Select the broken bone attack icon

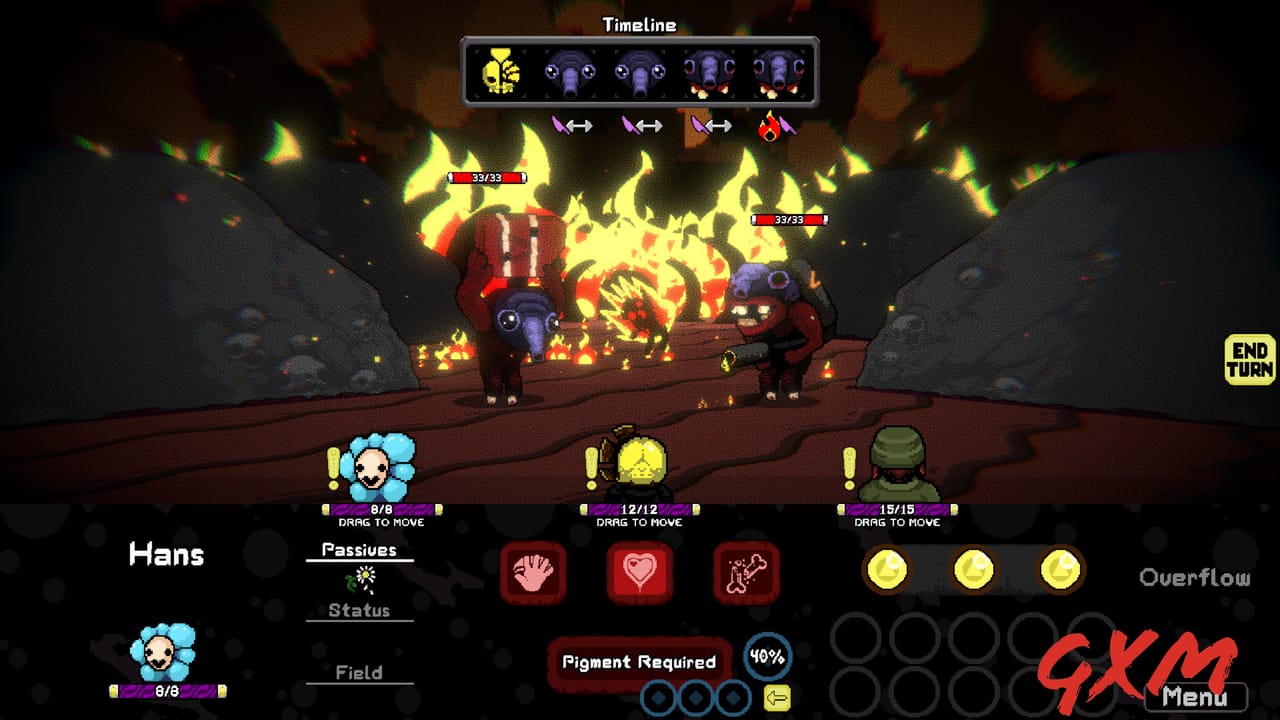point(742,572)
